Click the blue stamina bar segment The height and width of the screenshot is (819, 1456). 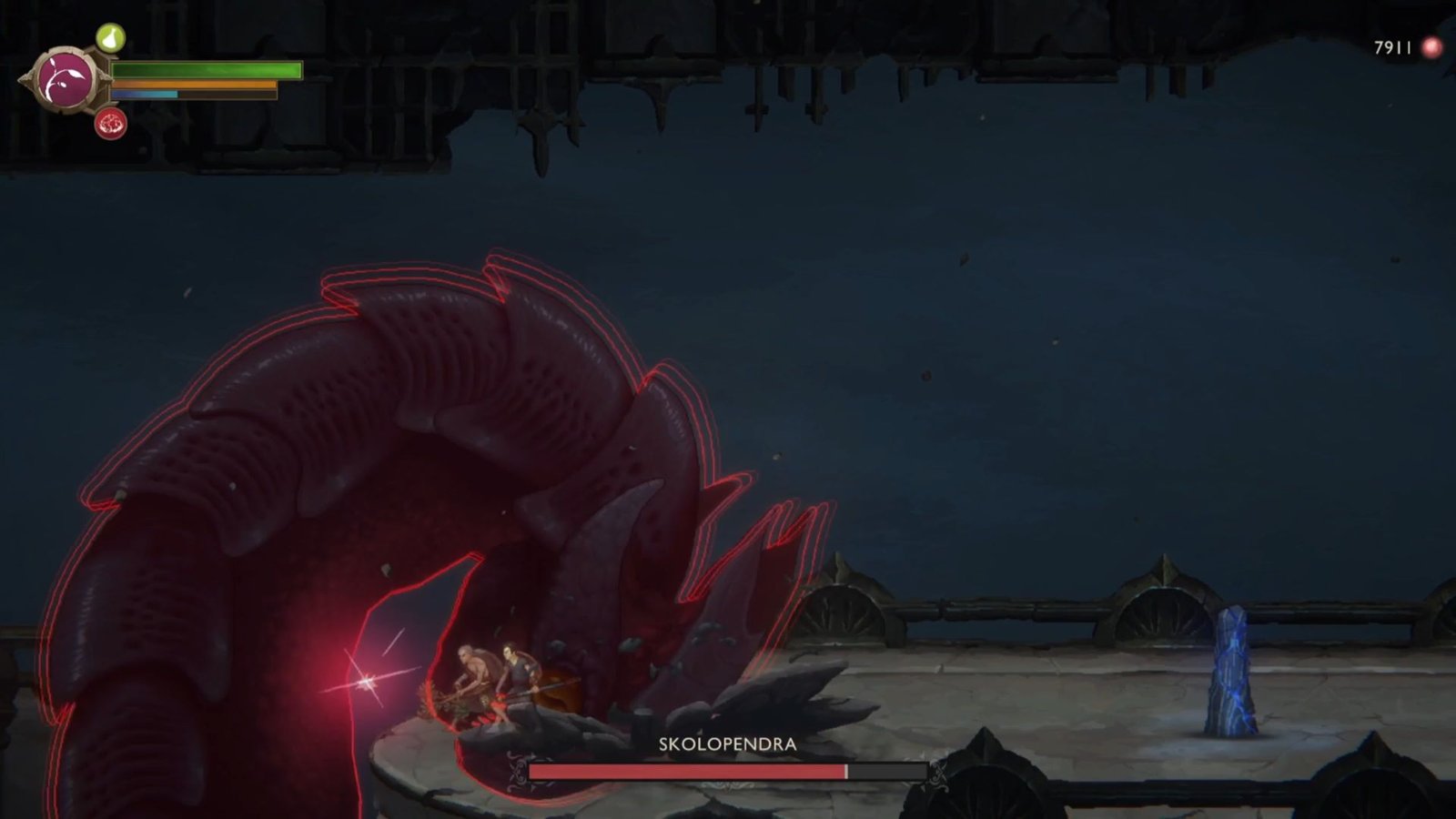coord(144,94)
